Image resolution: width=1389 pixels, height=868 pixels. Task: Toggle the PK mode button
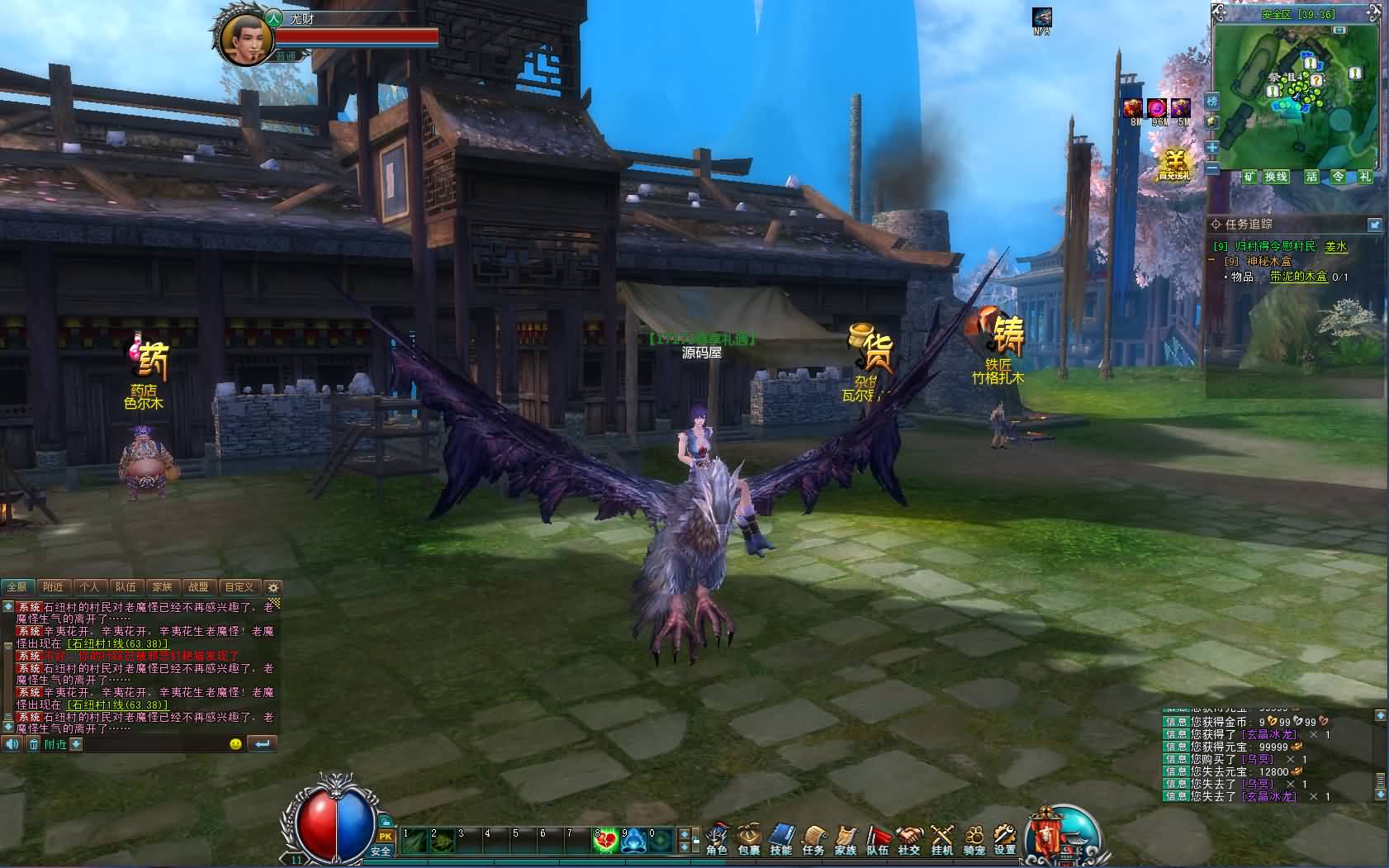(x=385, y=837)
